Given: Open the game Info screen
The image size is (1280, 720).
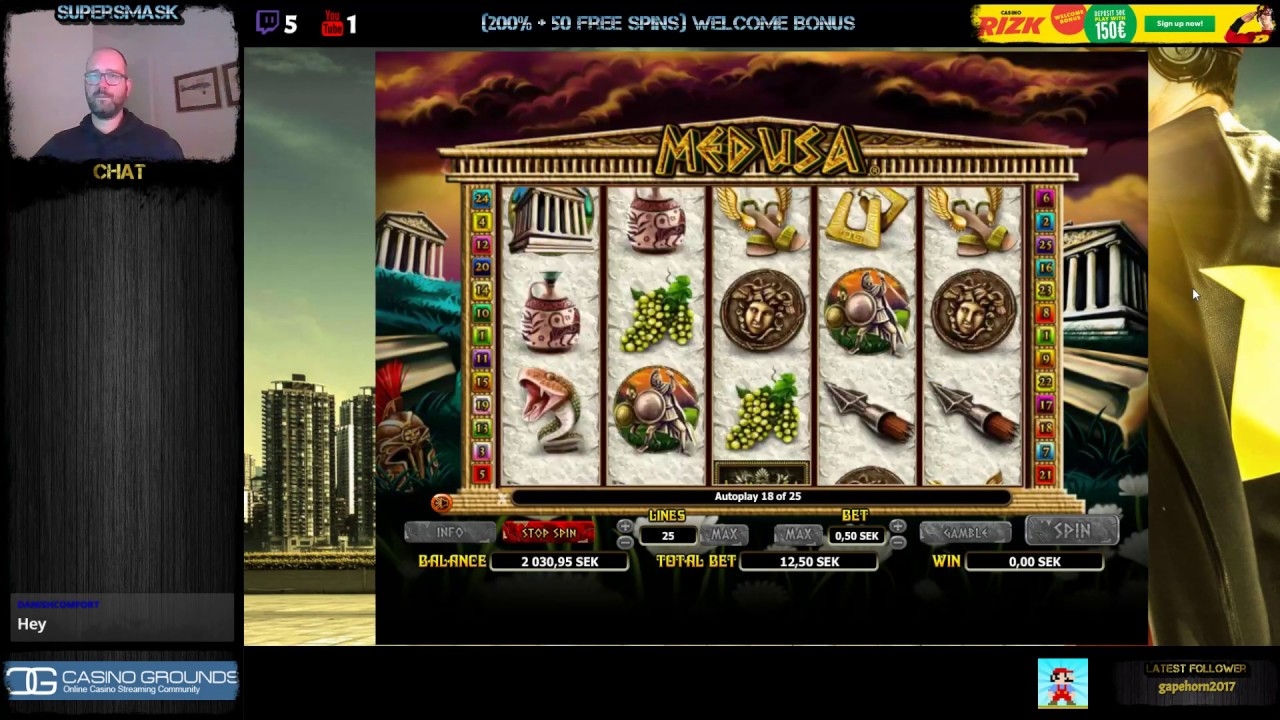Looking at the screenshot, I should (x=450, y=532).
